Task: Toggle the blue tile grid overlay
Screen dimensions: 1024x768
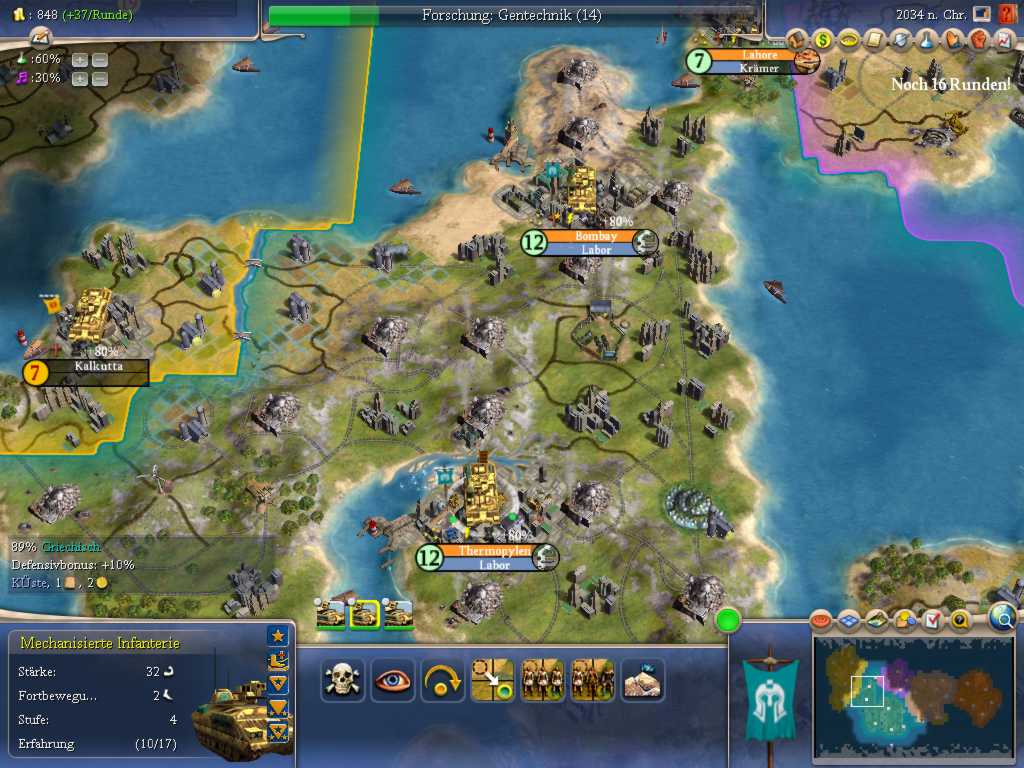Action: (849, 621)
